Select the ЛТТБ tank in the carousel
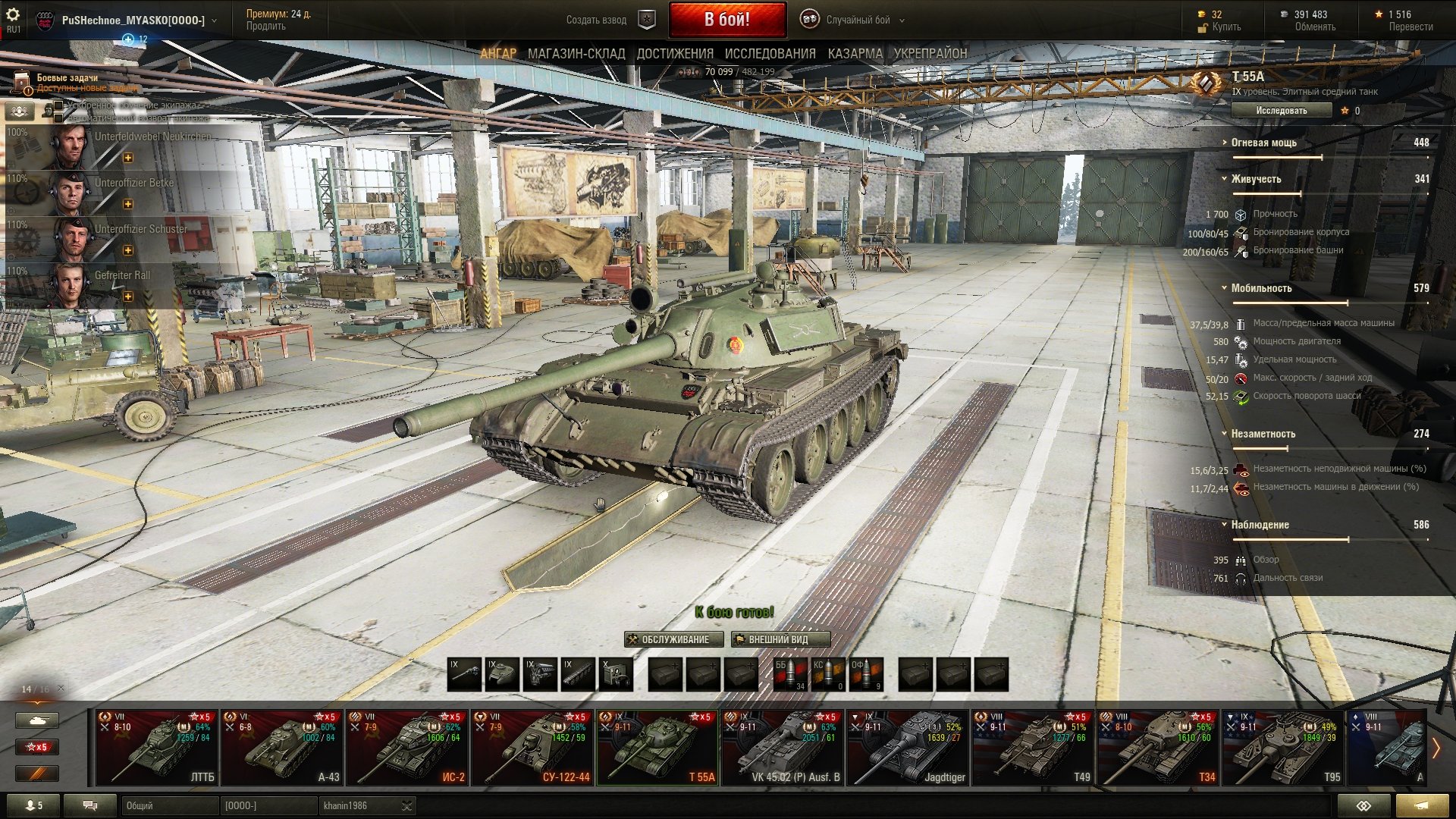 158,747
